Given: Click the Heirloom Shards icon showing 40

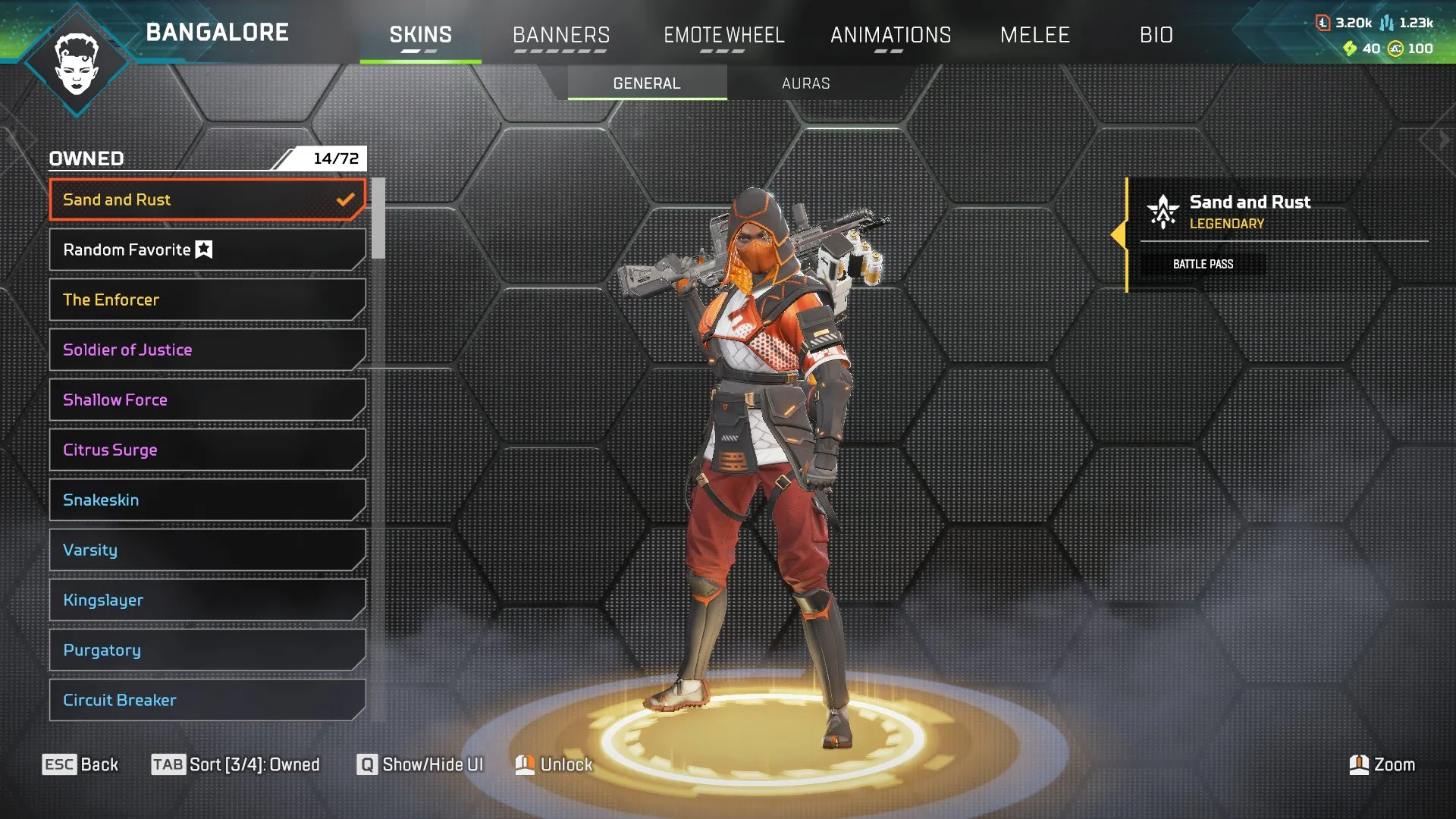Looking at the screenshot, I should [x=1349, y=48].
